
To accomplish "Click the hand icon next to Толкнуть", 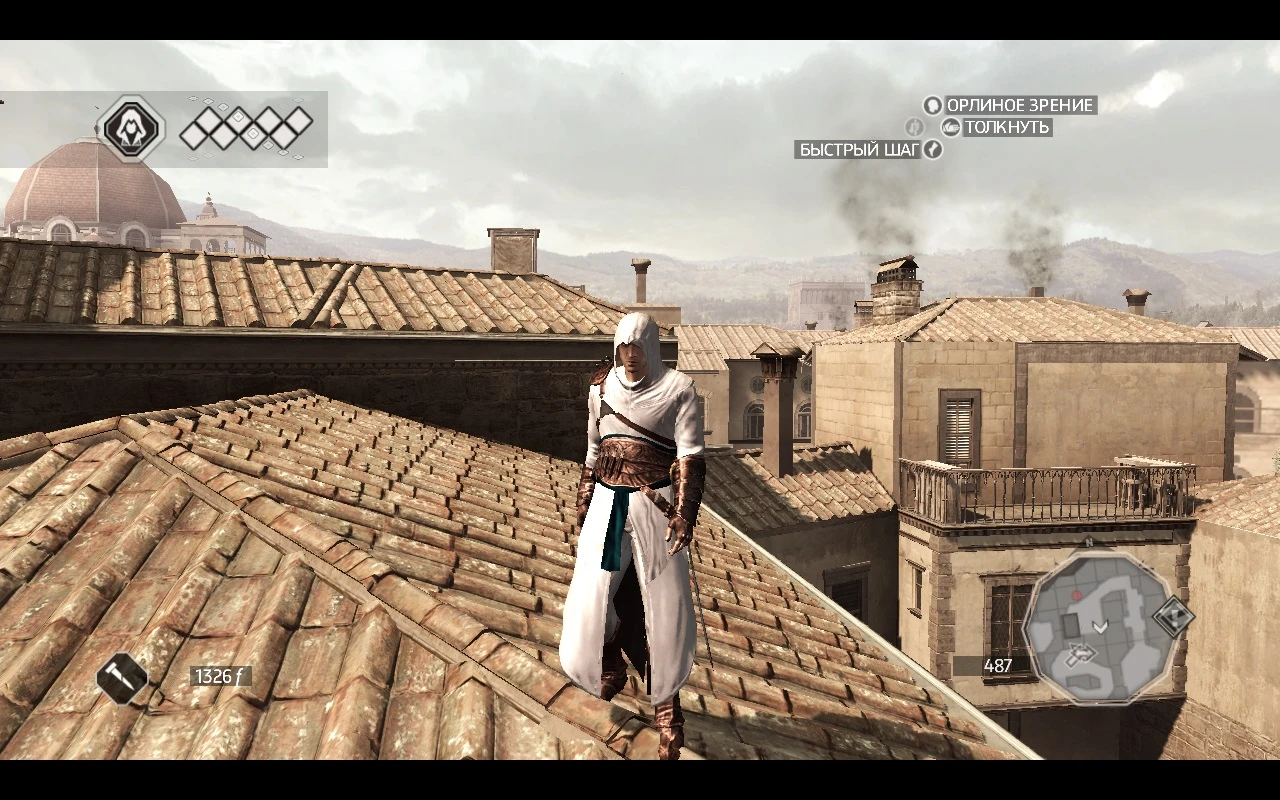I will (952, 127).
